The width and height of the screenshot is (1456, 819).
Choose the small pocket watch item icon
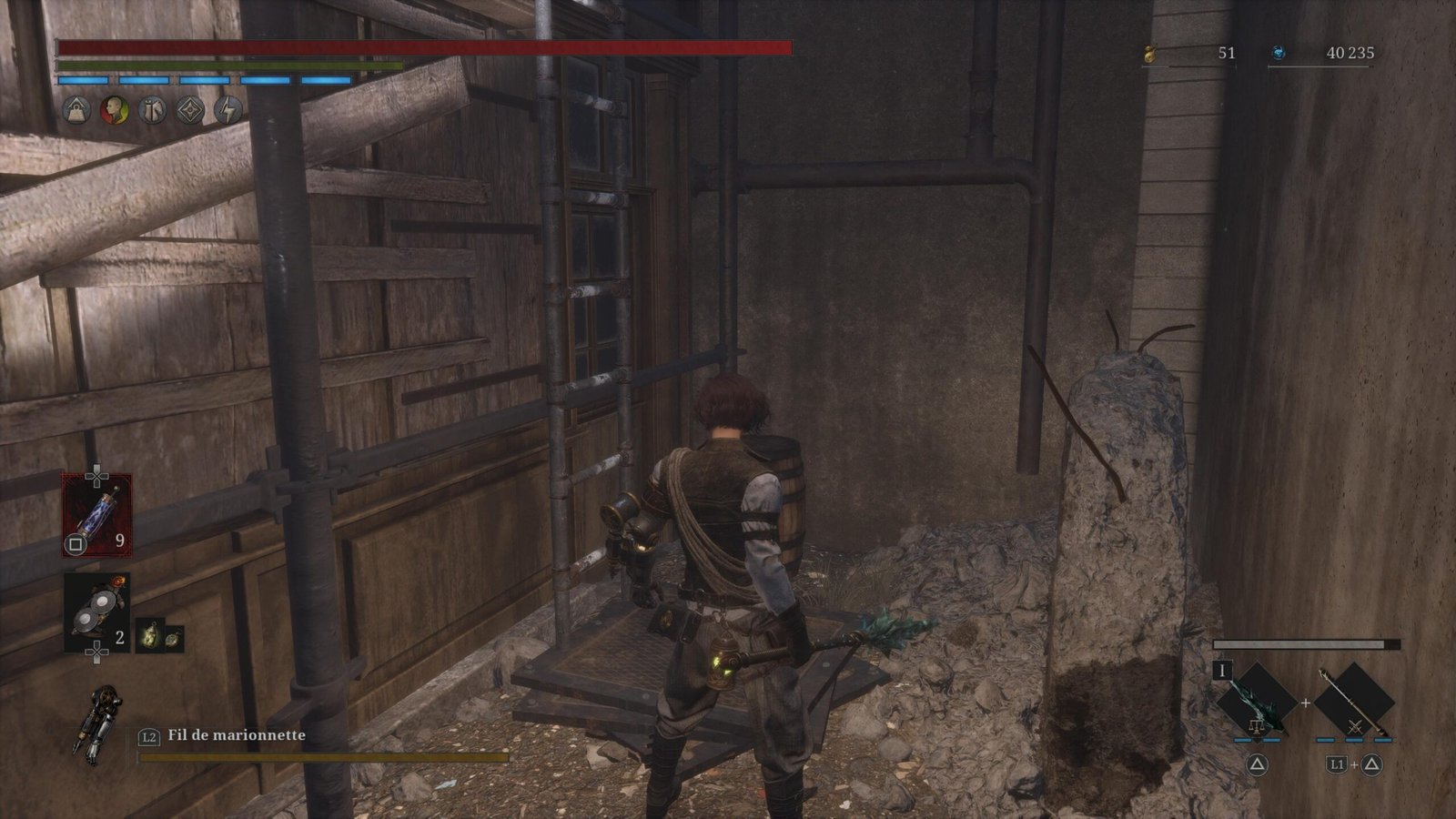[x=171, y=638]
